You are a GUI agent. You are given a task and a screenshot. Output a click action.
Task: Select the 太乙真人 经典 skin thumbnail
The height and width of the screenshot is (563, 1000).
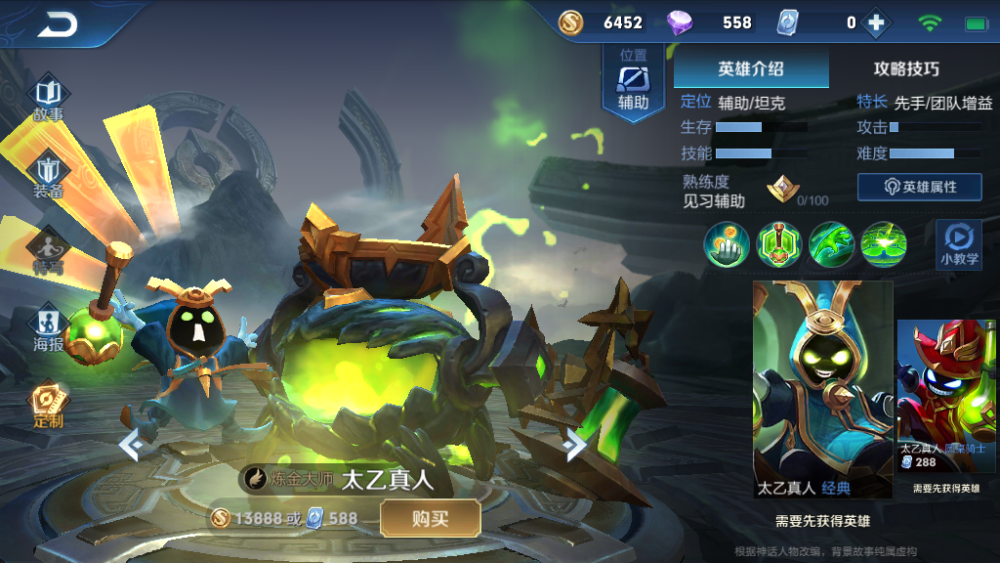[x=822, y=389]
